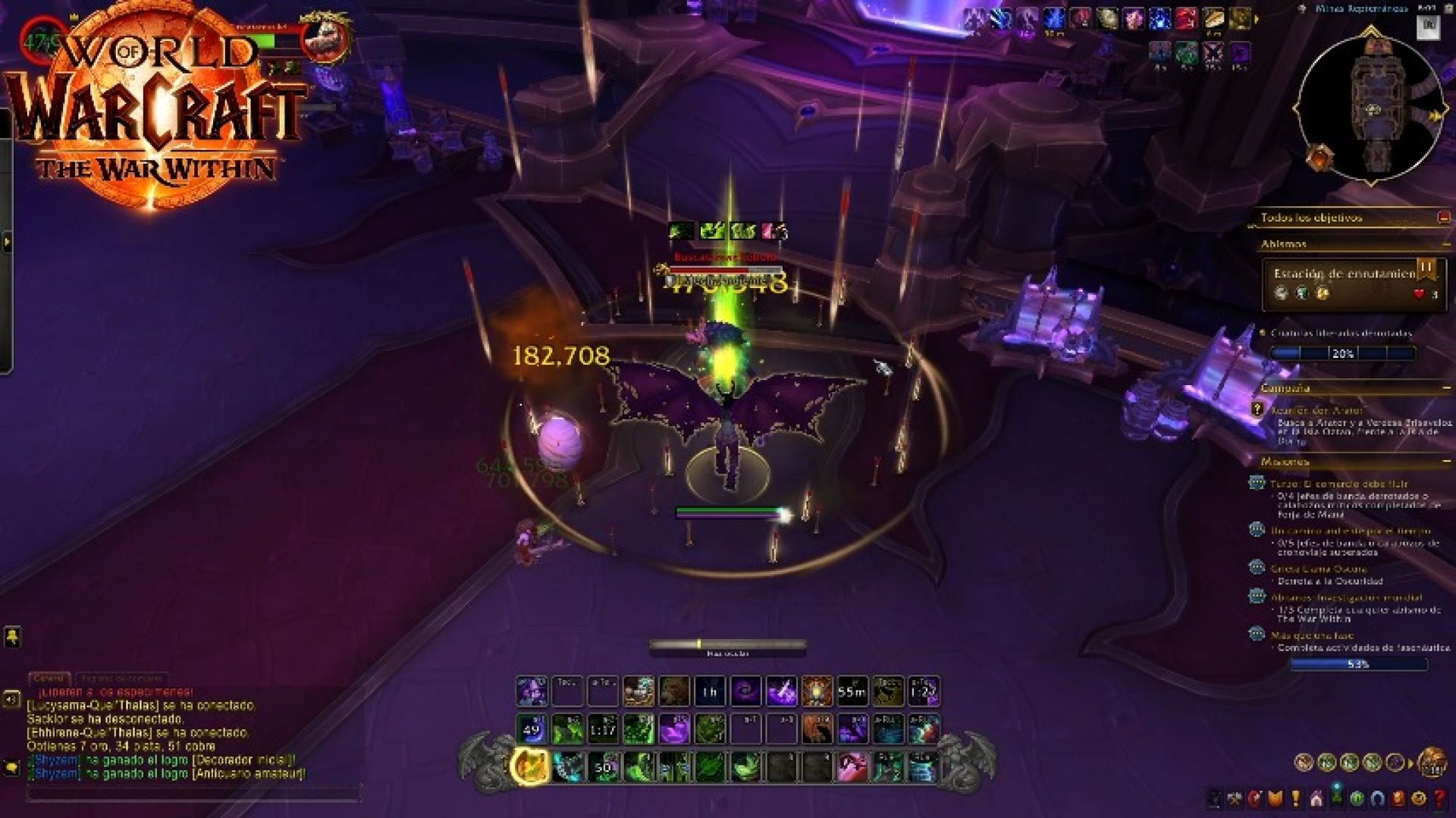
Task: Toggle the objective tracker minimize button
Action: 1444,218
